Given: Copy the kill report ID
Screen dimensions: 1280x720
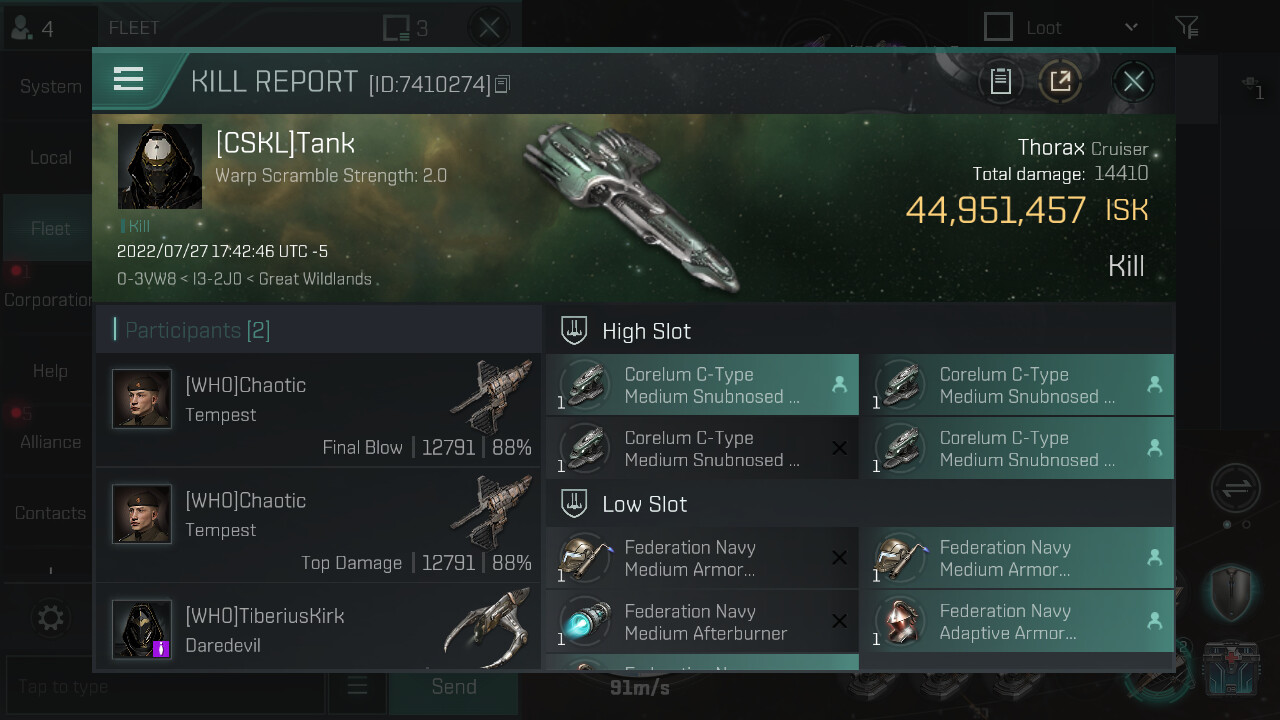Looking at the screenshot, I should 503,84.
